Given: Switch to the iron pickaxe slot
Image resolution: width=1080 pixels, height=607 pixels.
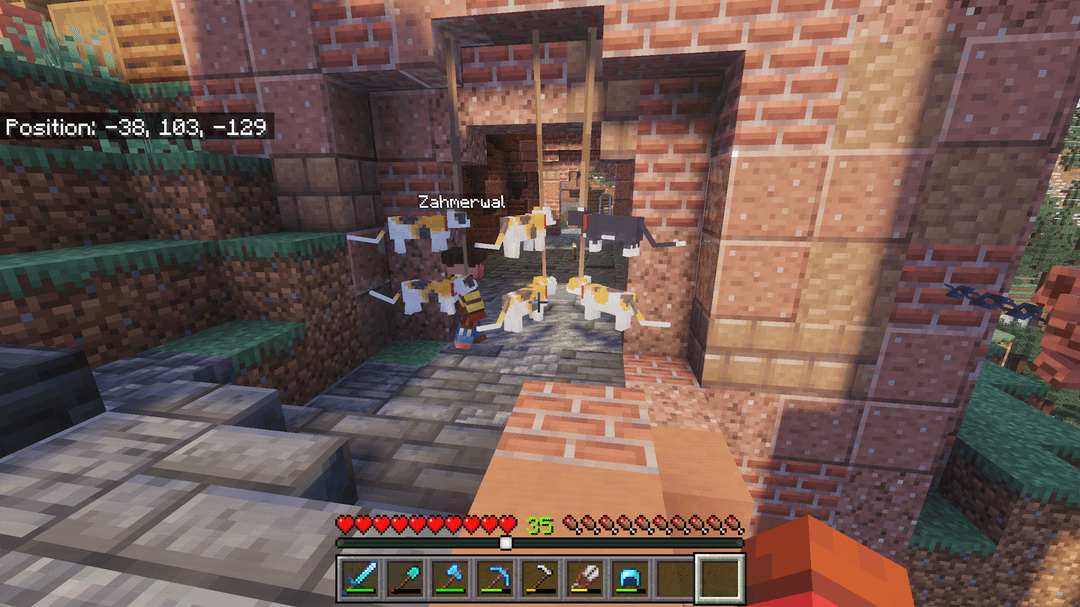Looking at the screenshot, I should click(x=539, y=577).
